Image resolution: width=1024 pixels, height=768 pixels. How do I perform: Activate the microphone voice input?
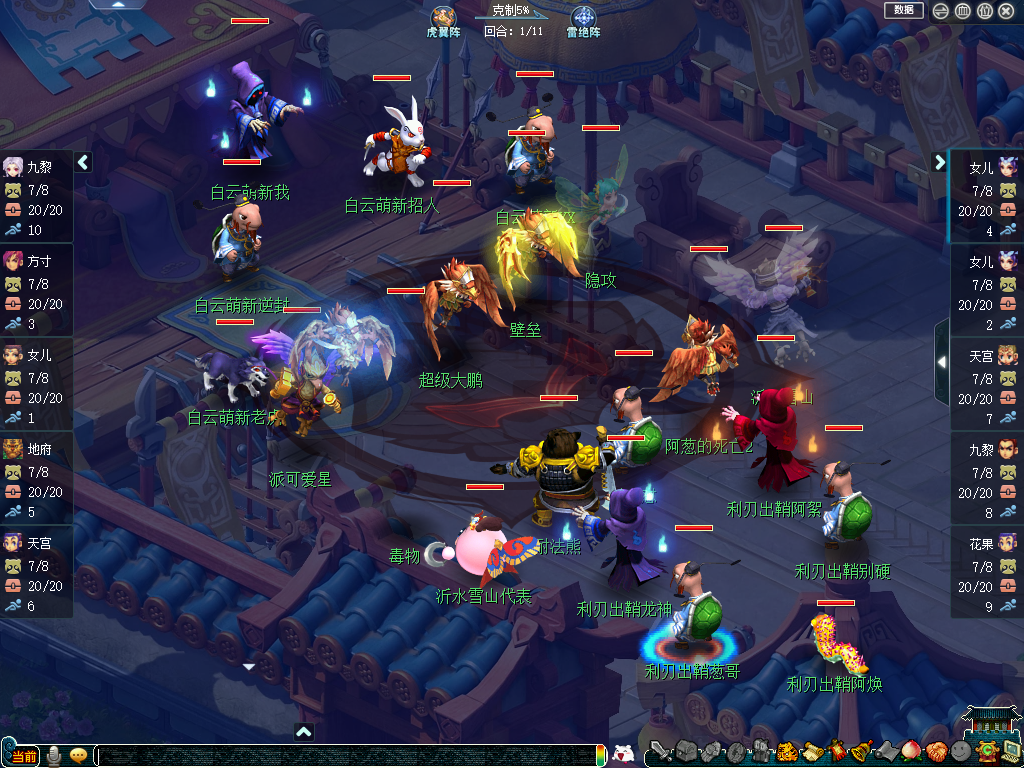[54, 756]
